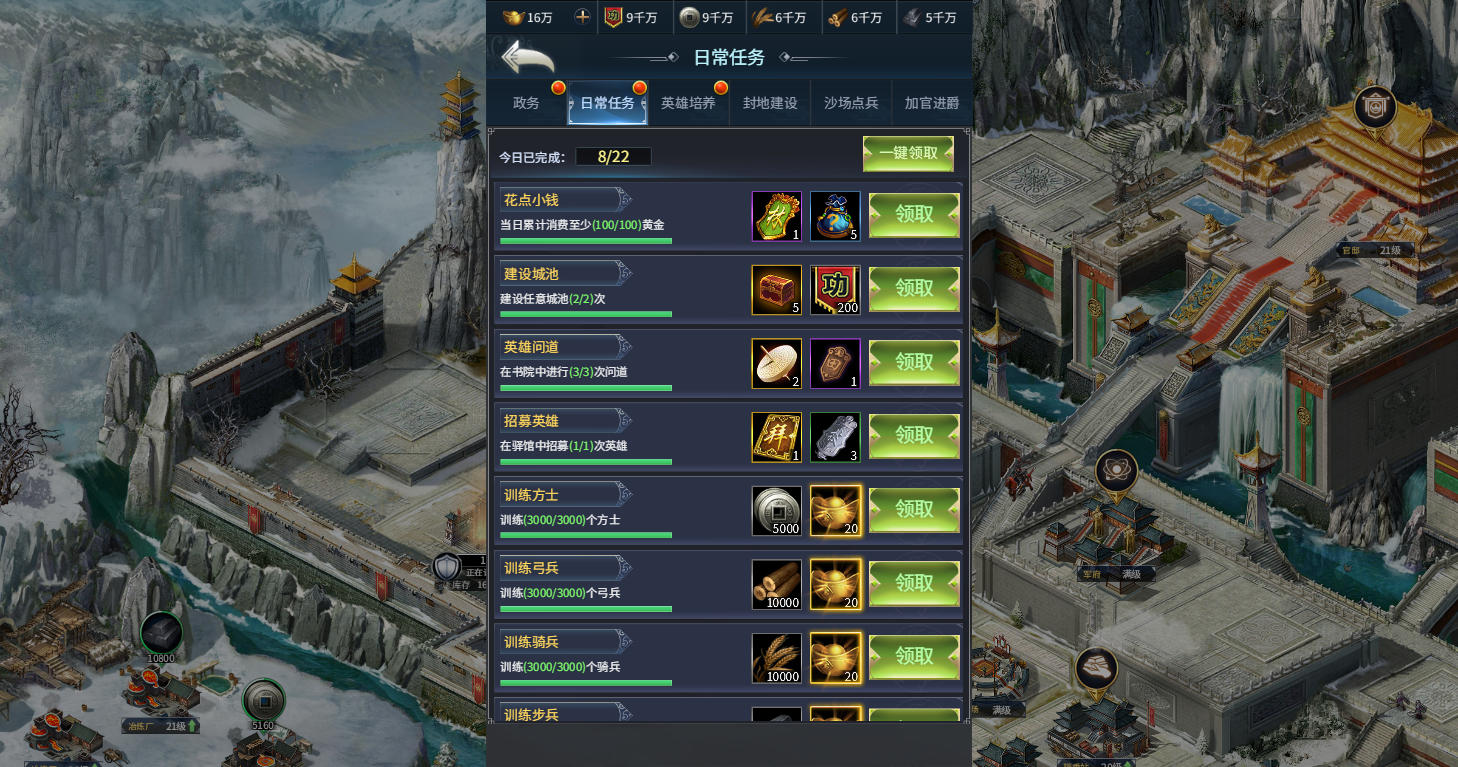Image resolution: width=1458 pixels, height=767 pixels.
Task: Collect reward for 训练弓兵 task
Action: click(x=914, y=583)
